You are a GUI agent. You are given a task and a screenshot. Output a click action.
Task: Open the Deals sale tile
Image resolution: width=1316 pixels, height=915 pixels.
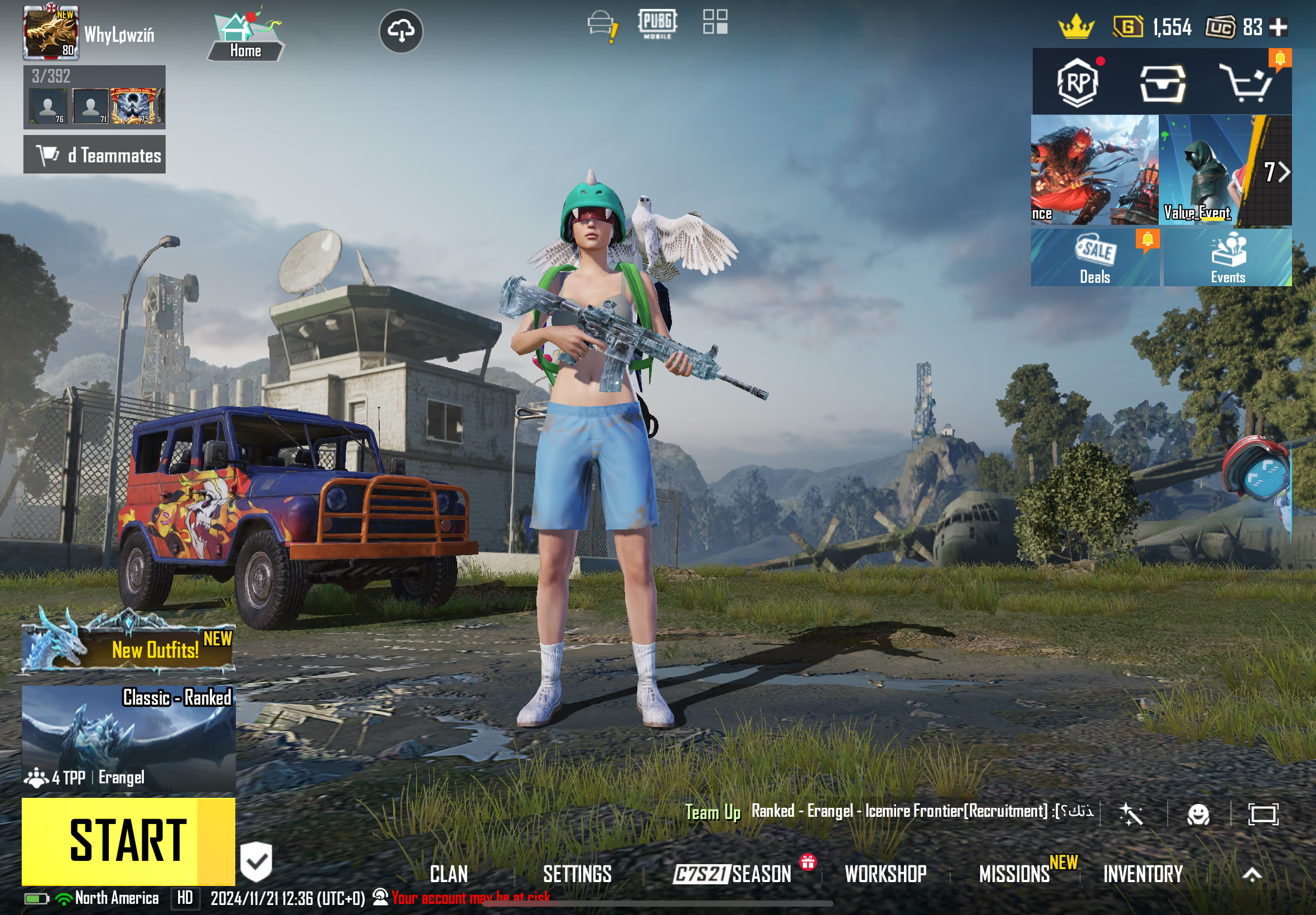click(x=1095, y=257)
